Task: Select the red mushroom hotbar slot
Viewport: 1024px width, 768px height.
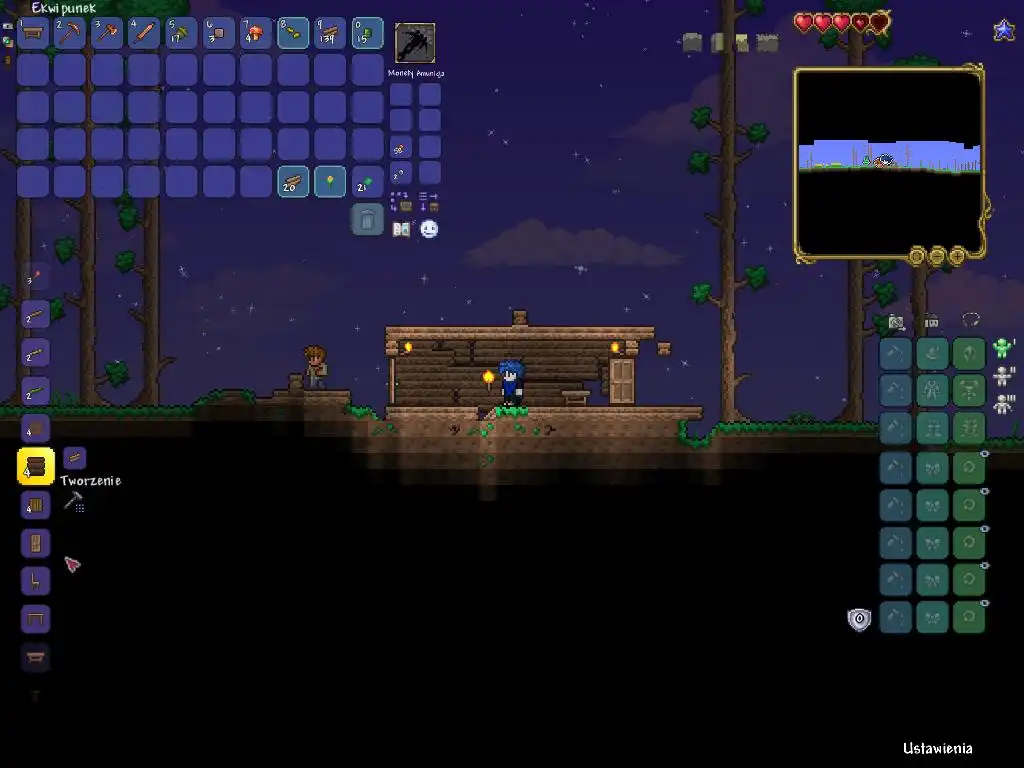Action: [x=256, y=33]
